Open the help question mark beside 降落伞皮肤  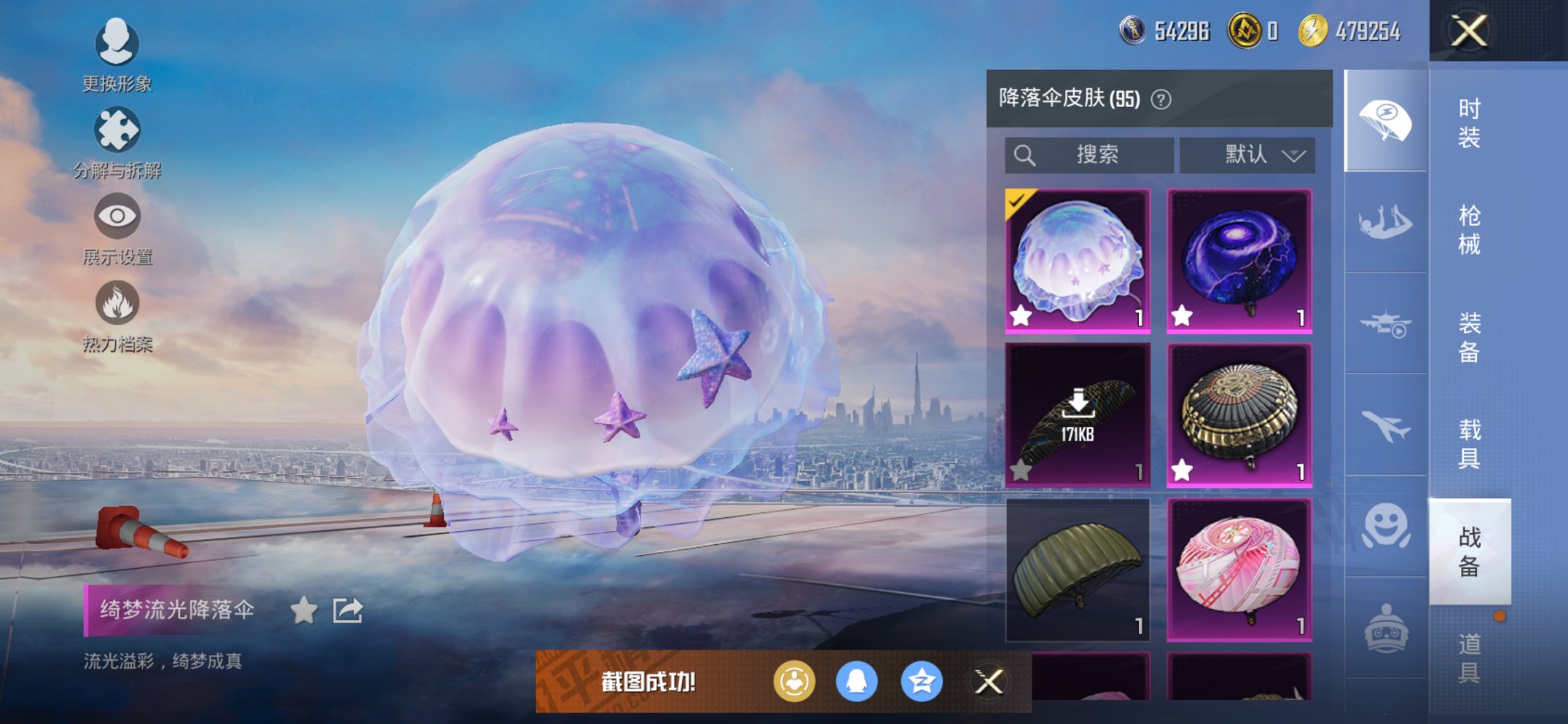[x=1162, y=100]
